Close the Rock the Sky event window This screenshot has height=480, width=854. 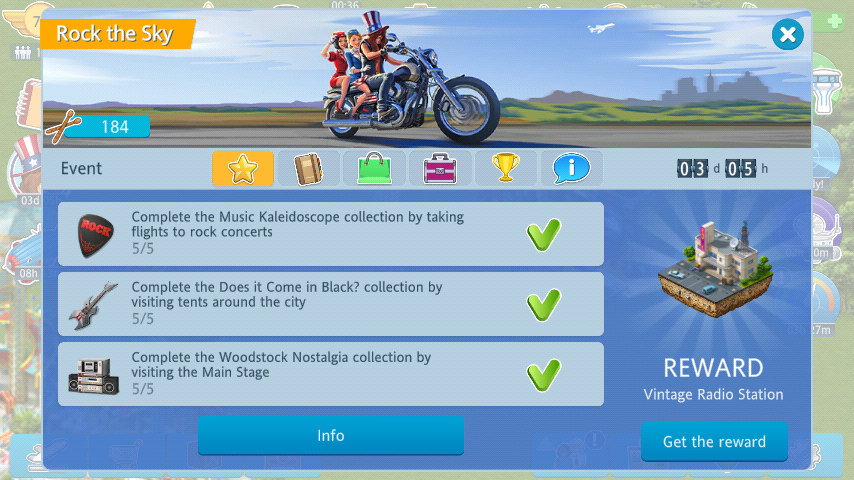coord(788,35)
